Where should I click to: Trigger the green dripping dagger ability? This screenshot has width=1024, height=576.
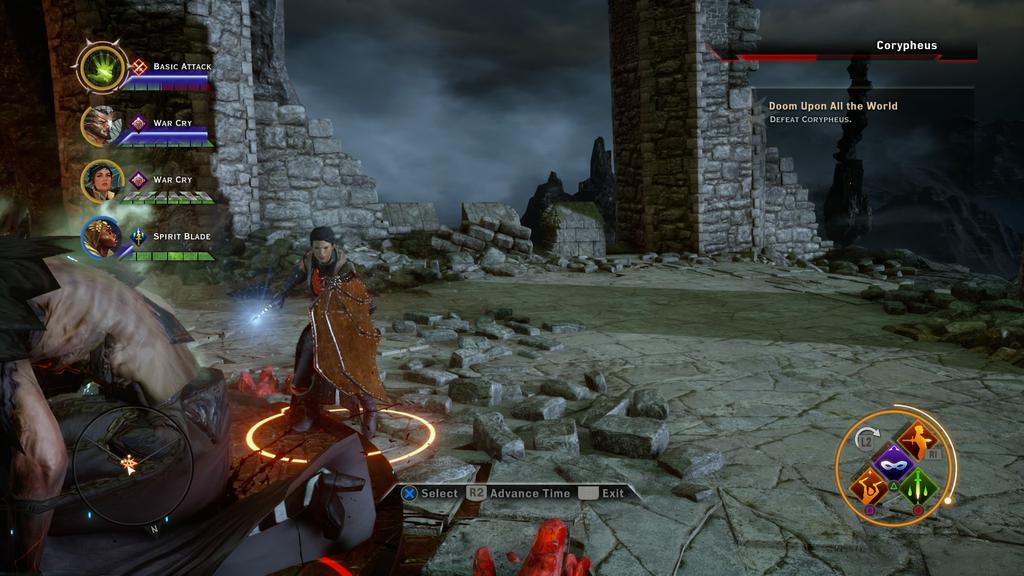917,488
